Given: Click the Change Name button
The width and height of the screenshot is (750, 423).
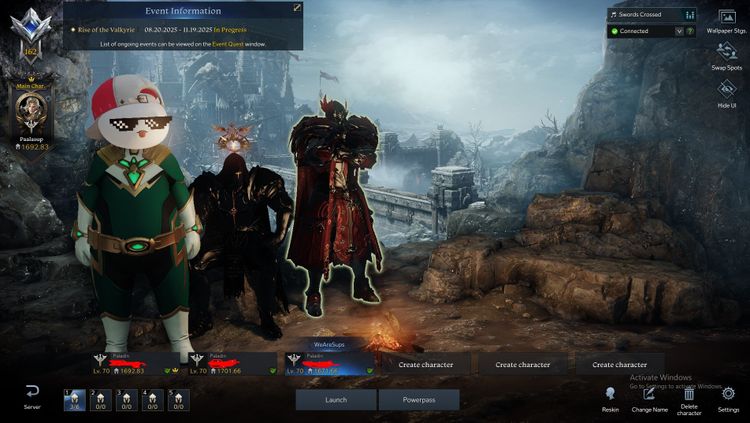Looking at the screenshot, I should [649, 397].
